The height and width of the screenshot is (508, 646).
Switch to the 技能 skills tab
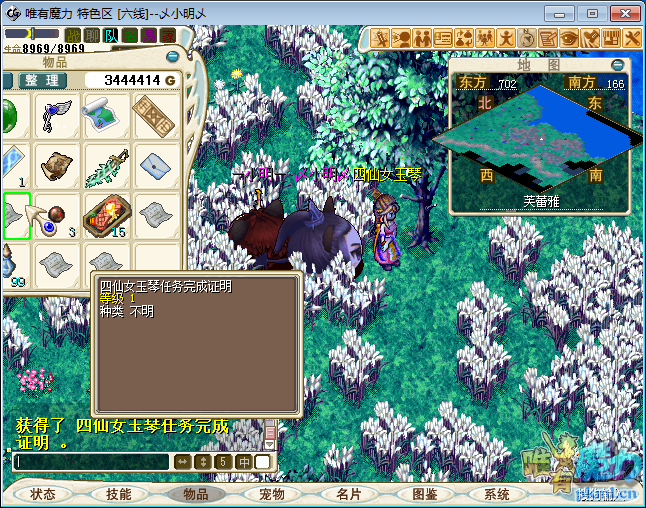tap(118, 494)
